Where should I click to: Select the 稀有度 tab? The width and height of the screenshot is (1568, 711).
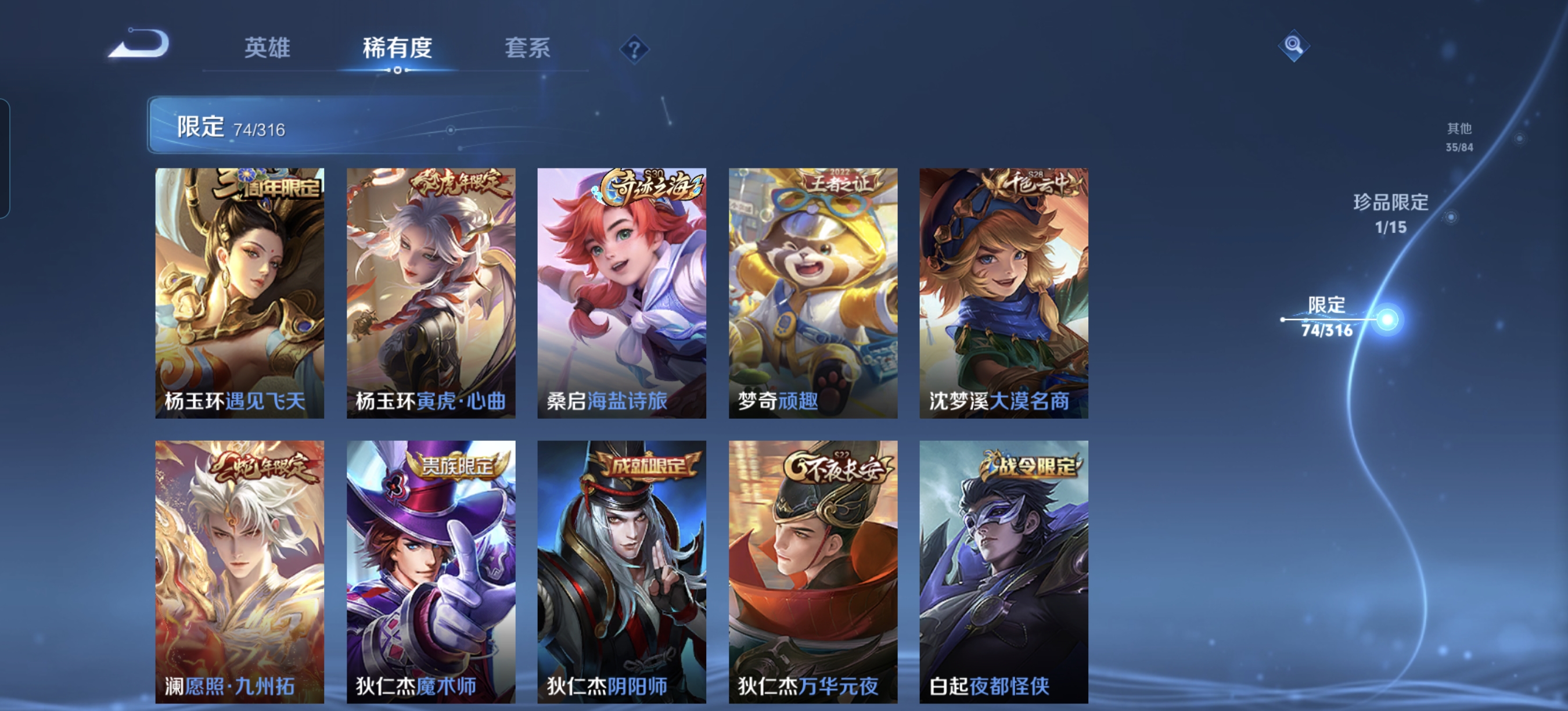[x=397, y=48]
